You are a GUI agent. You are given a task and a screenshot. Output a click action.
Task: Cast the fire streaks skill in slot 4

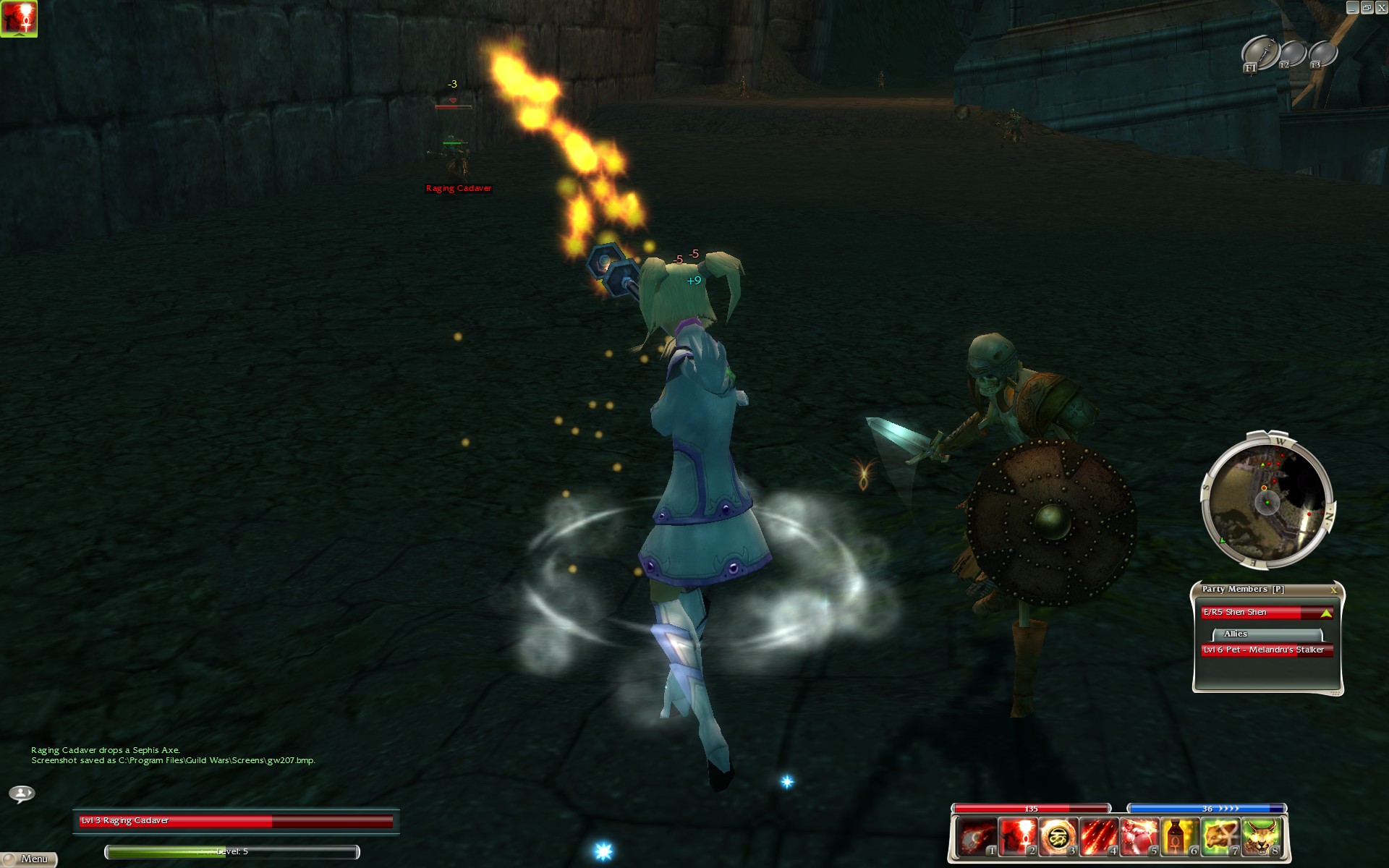pos(1098,837)
